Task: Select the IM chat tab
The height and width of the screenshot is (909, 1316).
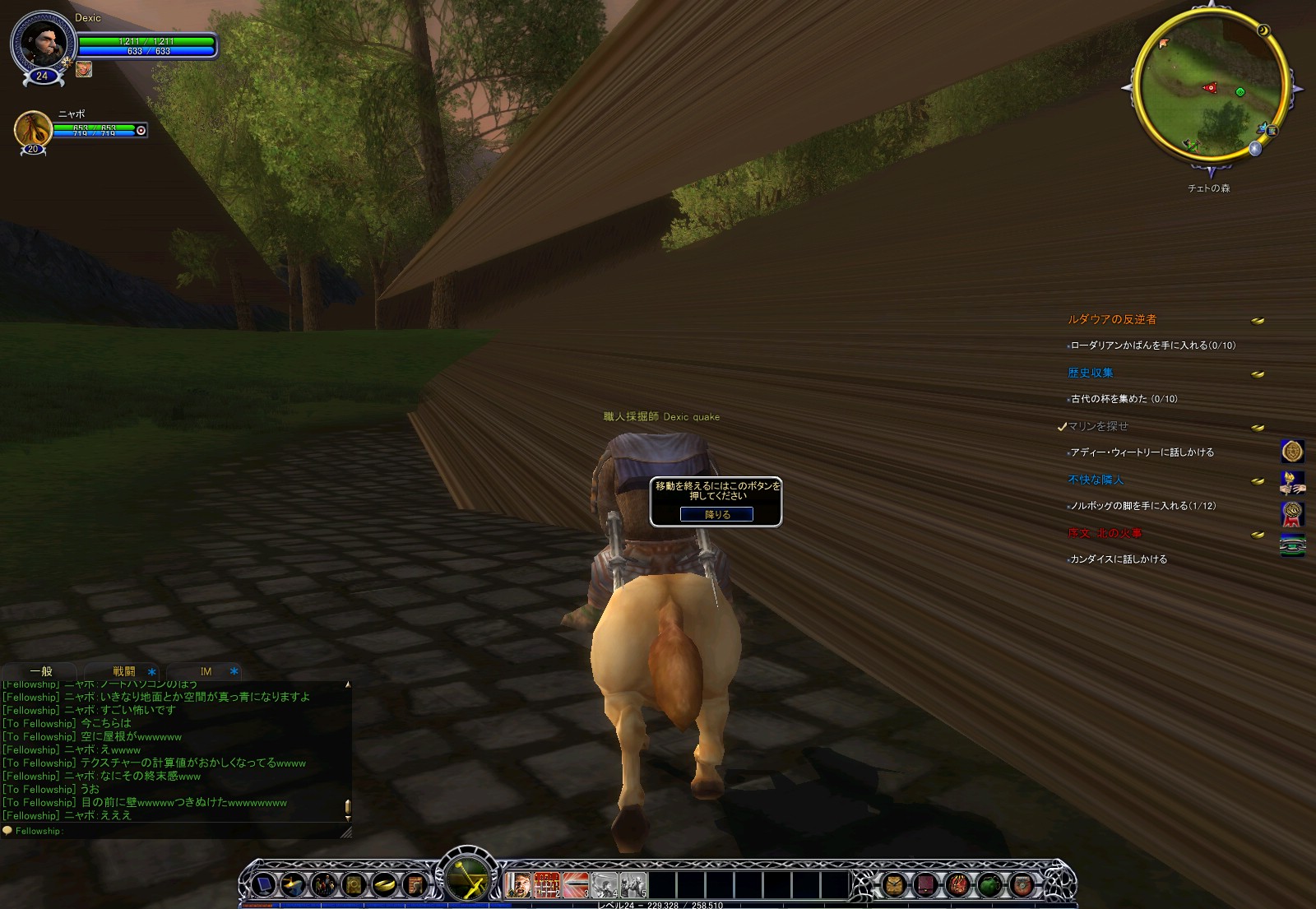Action: [206, 671]
